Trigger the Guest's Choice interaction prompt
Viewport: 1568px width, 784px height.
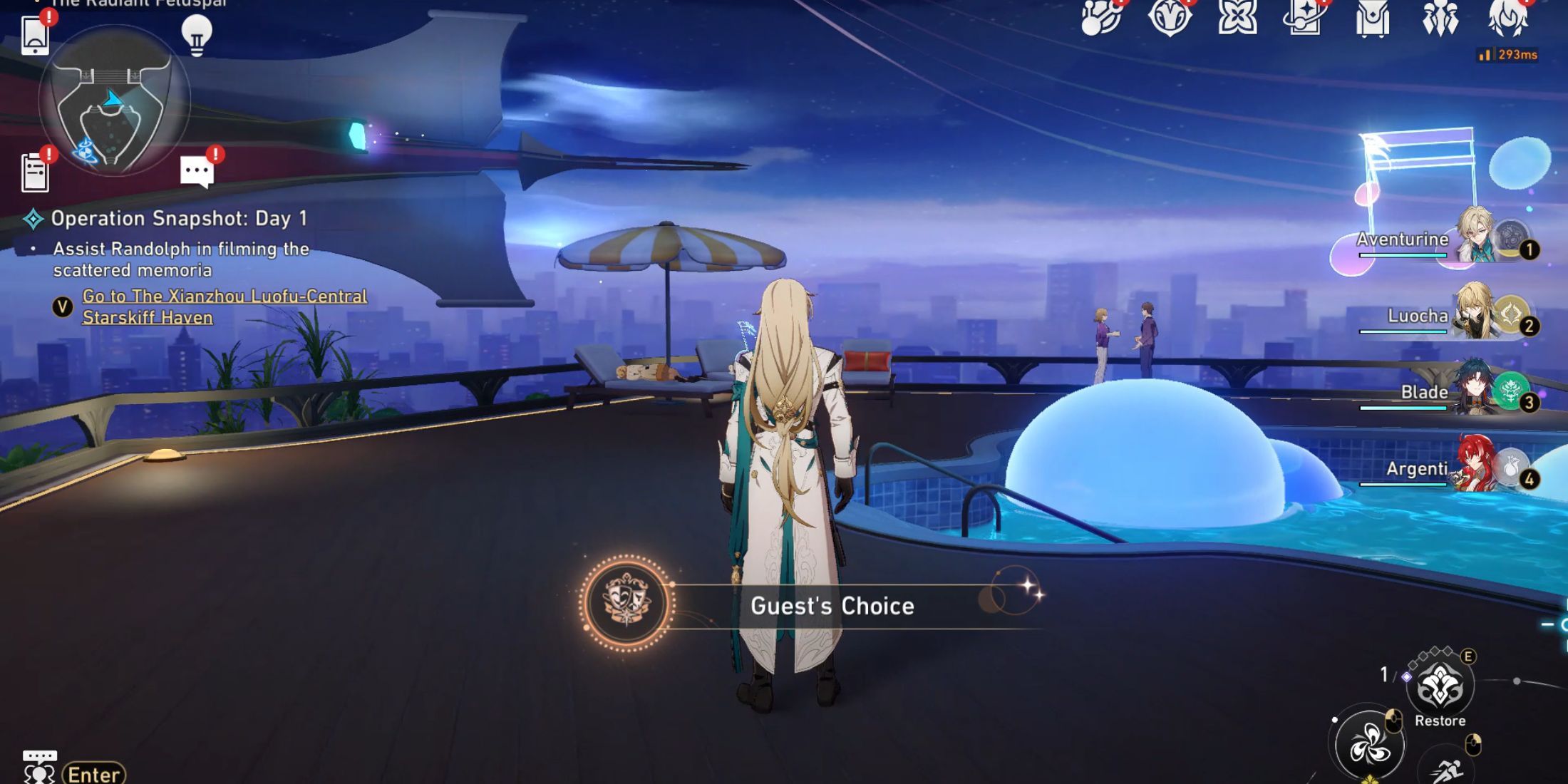[835, 607]
